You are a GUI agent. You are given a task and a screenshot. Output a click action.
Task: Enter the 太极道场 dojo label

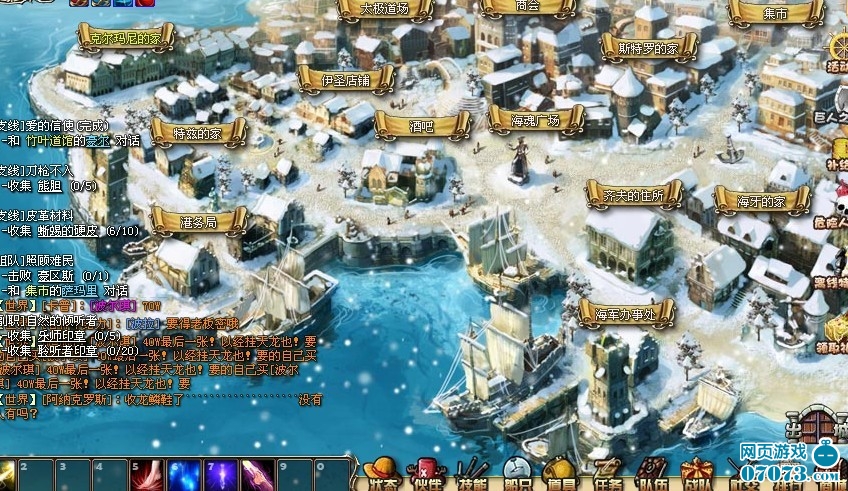(384, 9)
